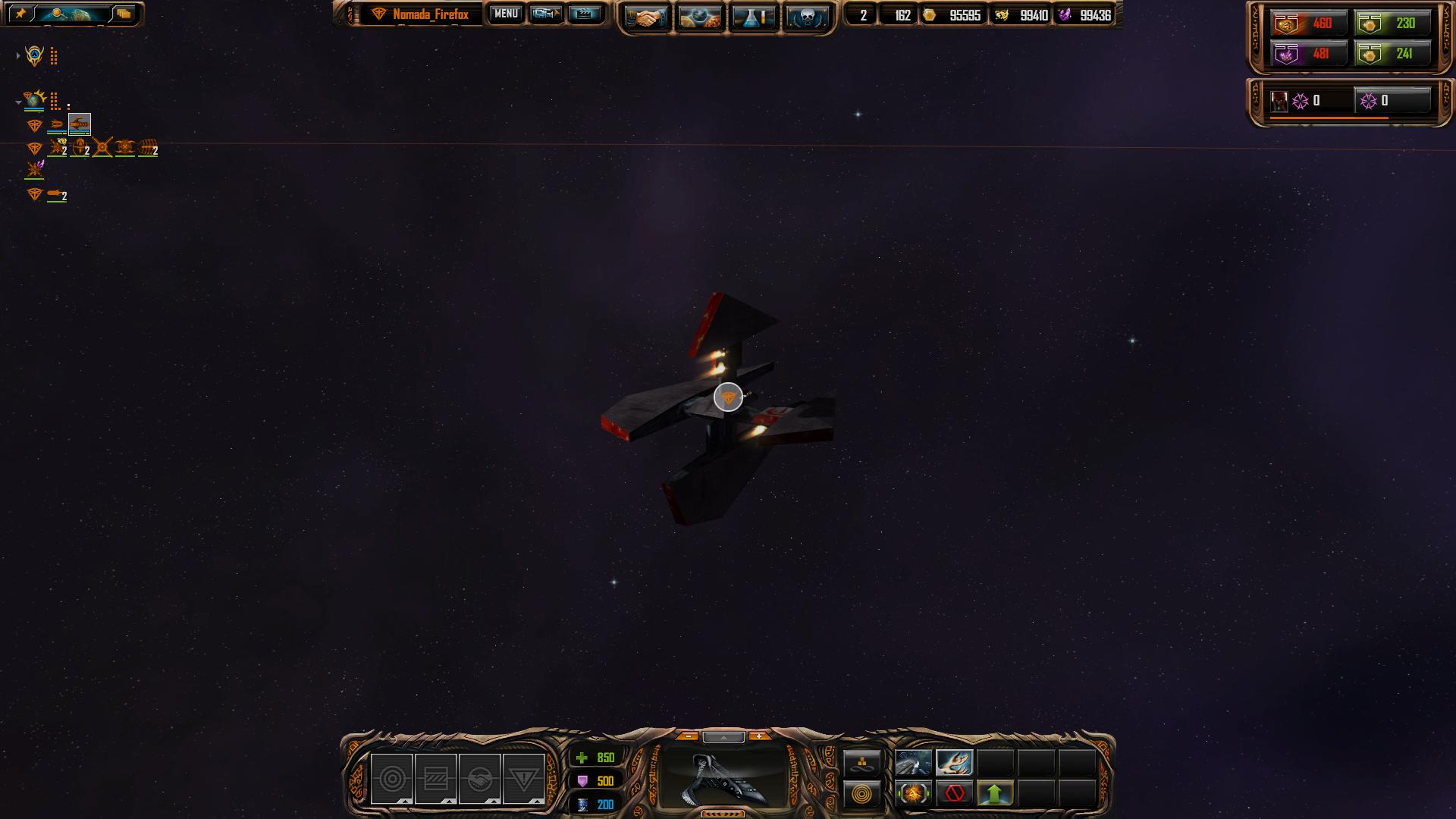The height and width of the screenshot is (819, 1456).
Task: Open the MENU button
Action: (506, 14)
